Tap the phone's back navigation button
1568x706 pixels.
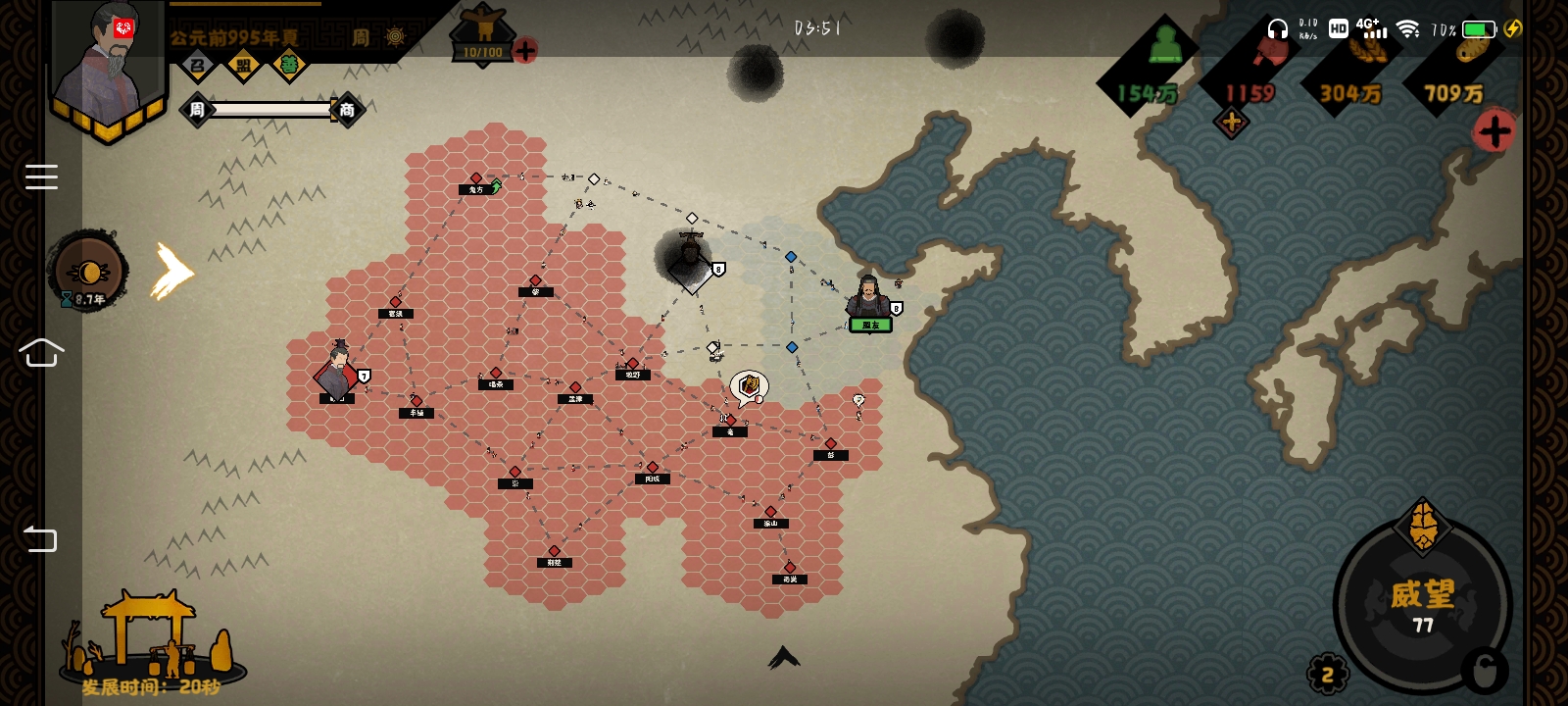point(40,538)
